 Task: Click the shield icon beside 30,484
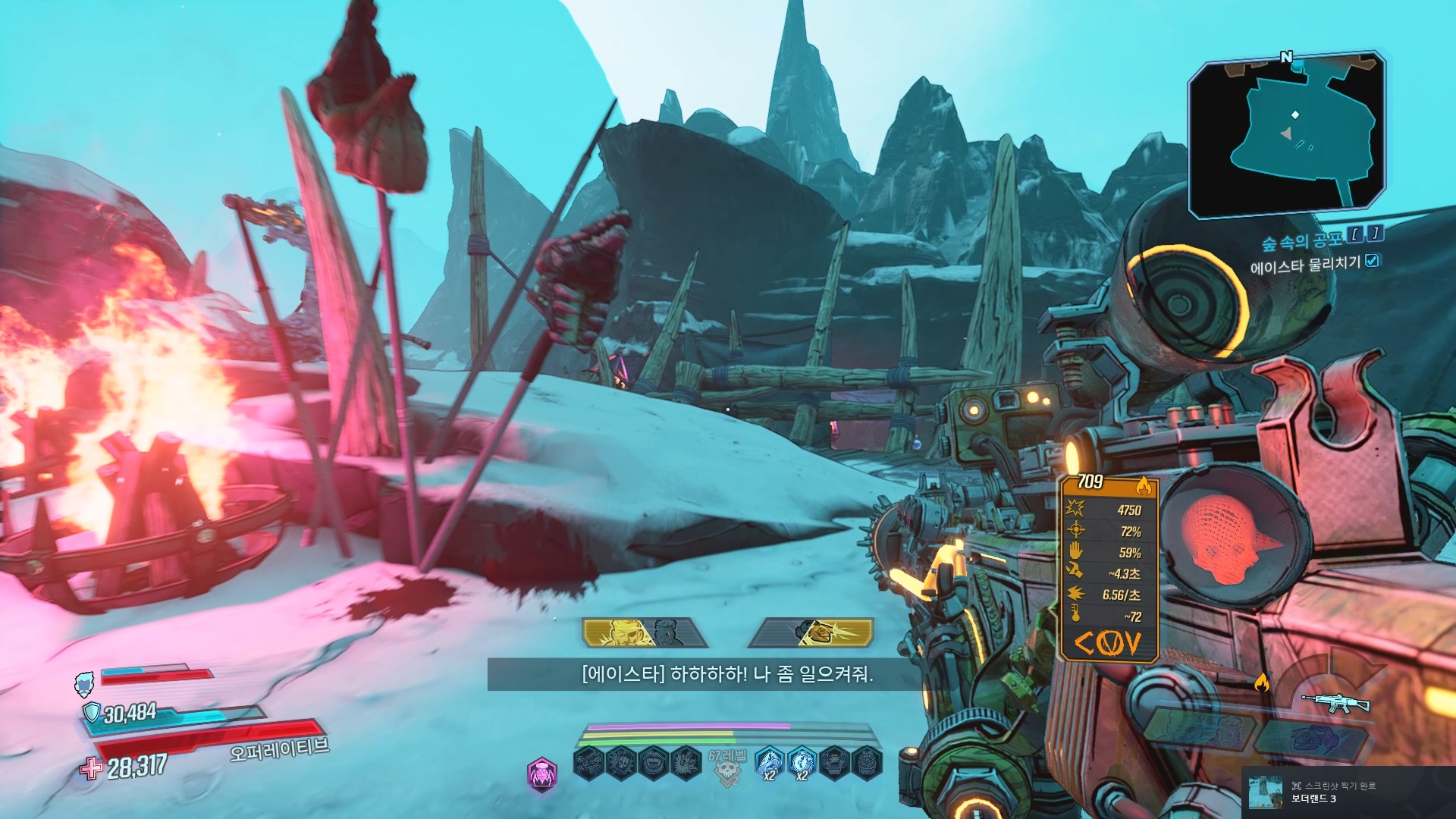point(92,712)
